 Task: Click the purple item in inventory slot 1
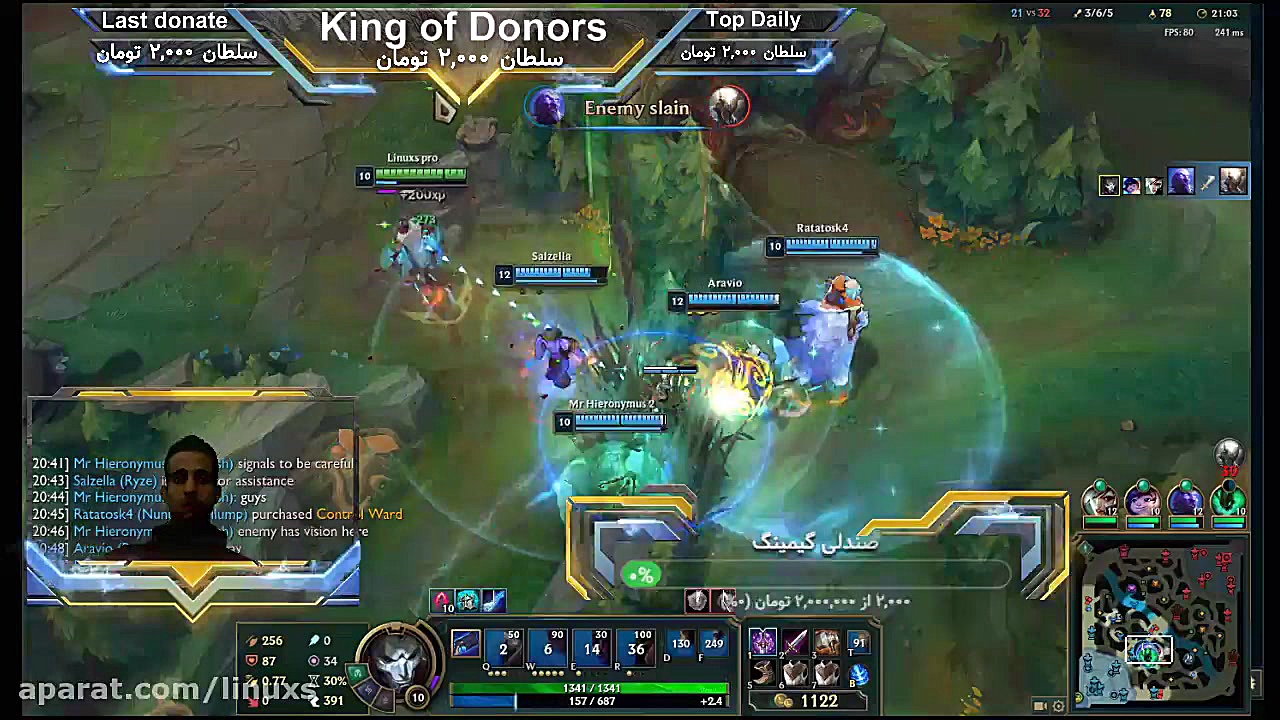pos(764,641)
